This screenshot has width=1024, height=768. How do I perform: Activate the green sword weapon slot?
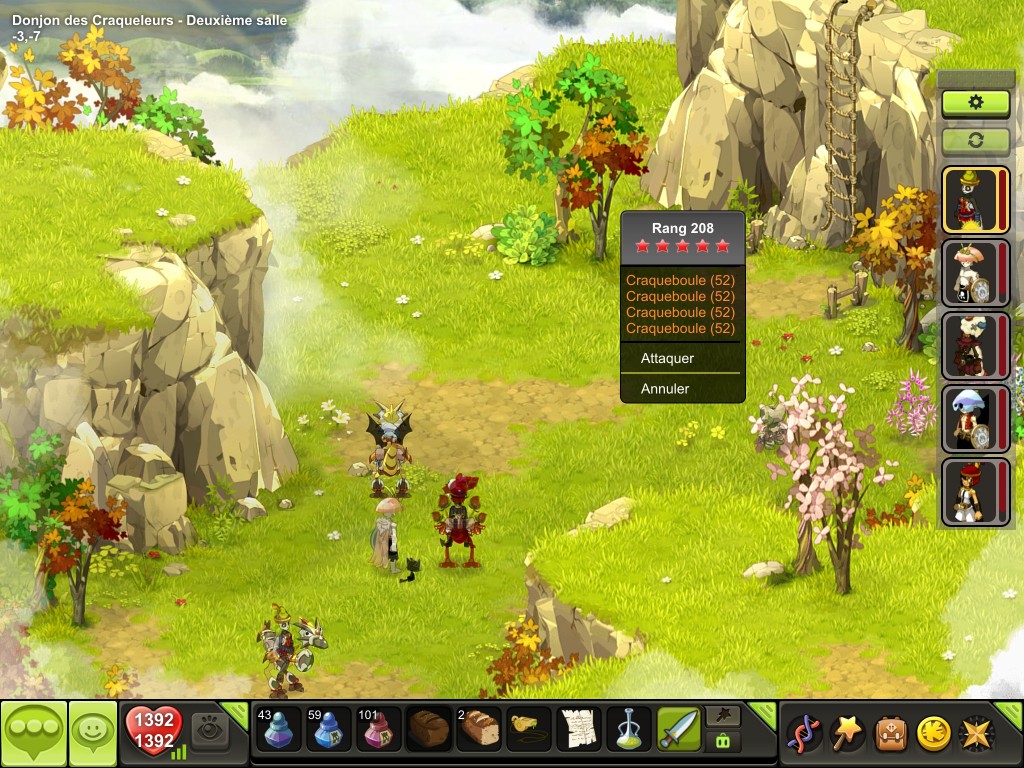pos(679,729)
